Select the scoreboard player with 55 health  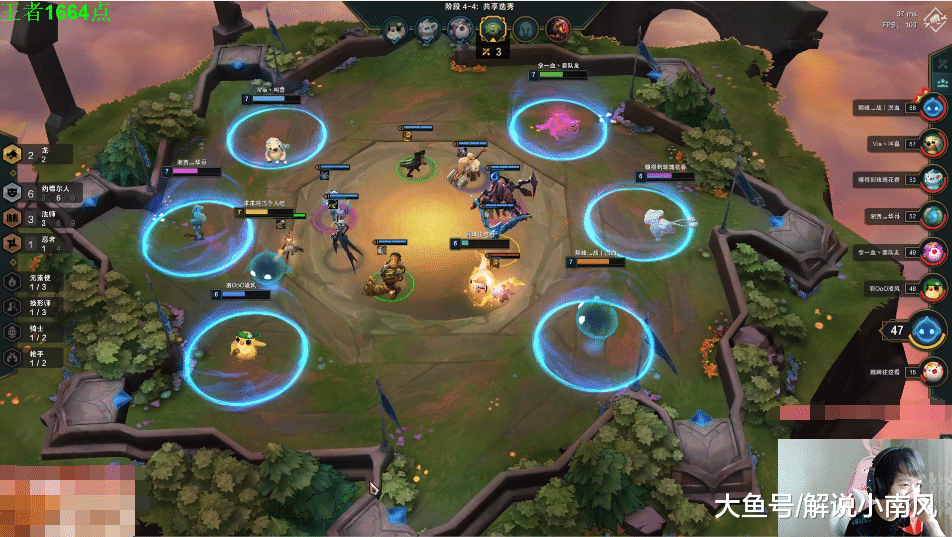coord(933,179)
